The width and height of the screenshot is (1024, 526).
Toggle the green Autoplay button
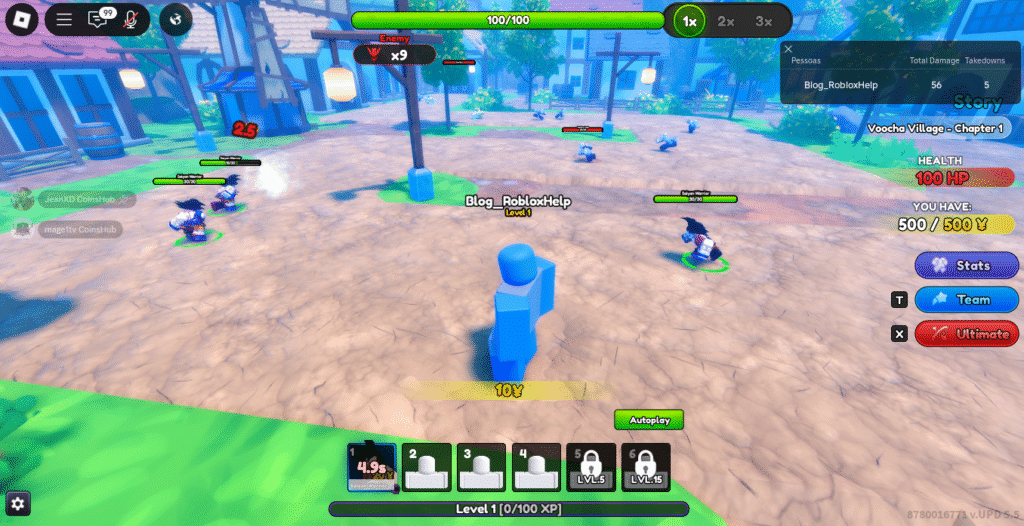point(649,419)
